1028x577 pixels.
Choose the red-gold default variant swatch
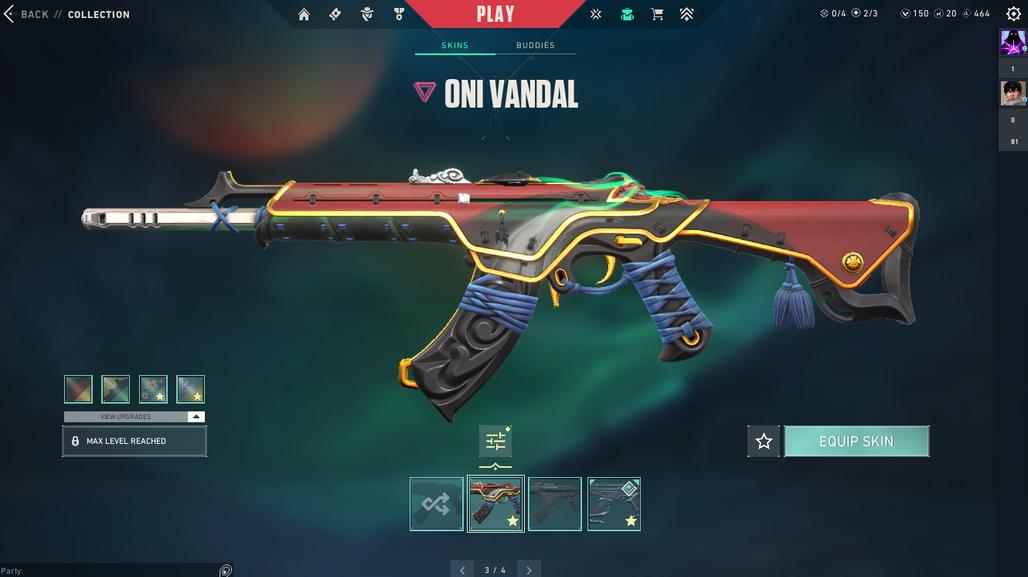click(78, 389)
